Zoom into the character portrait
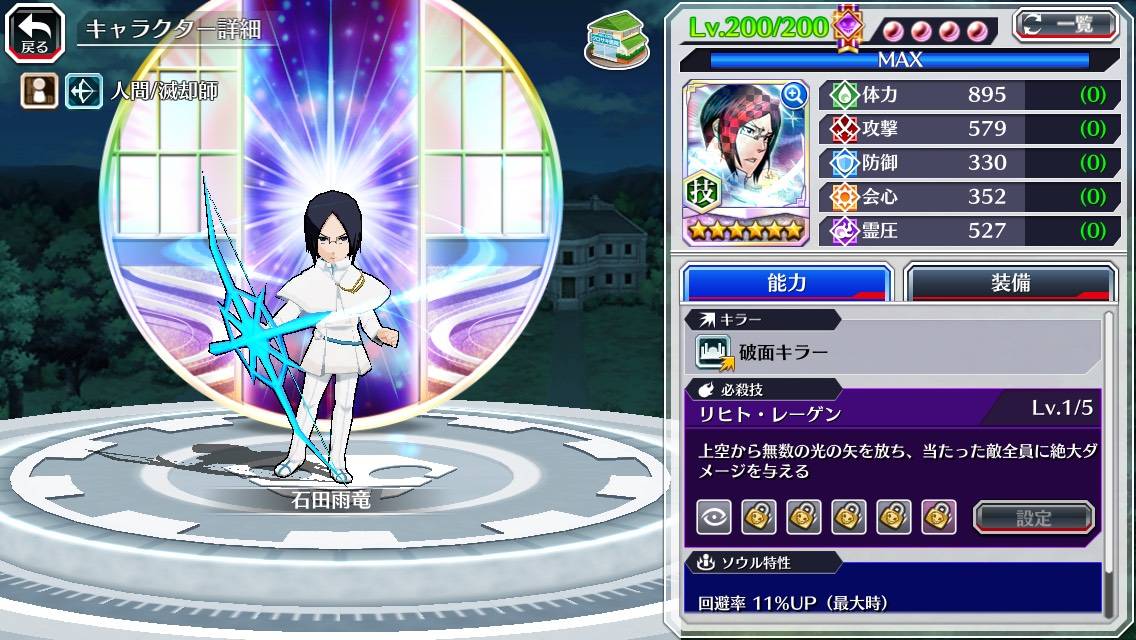The height and width of the screenshot is (640, 1136). [795, 95]
